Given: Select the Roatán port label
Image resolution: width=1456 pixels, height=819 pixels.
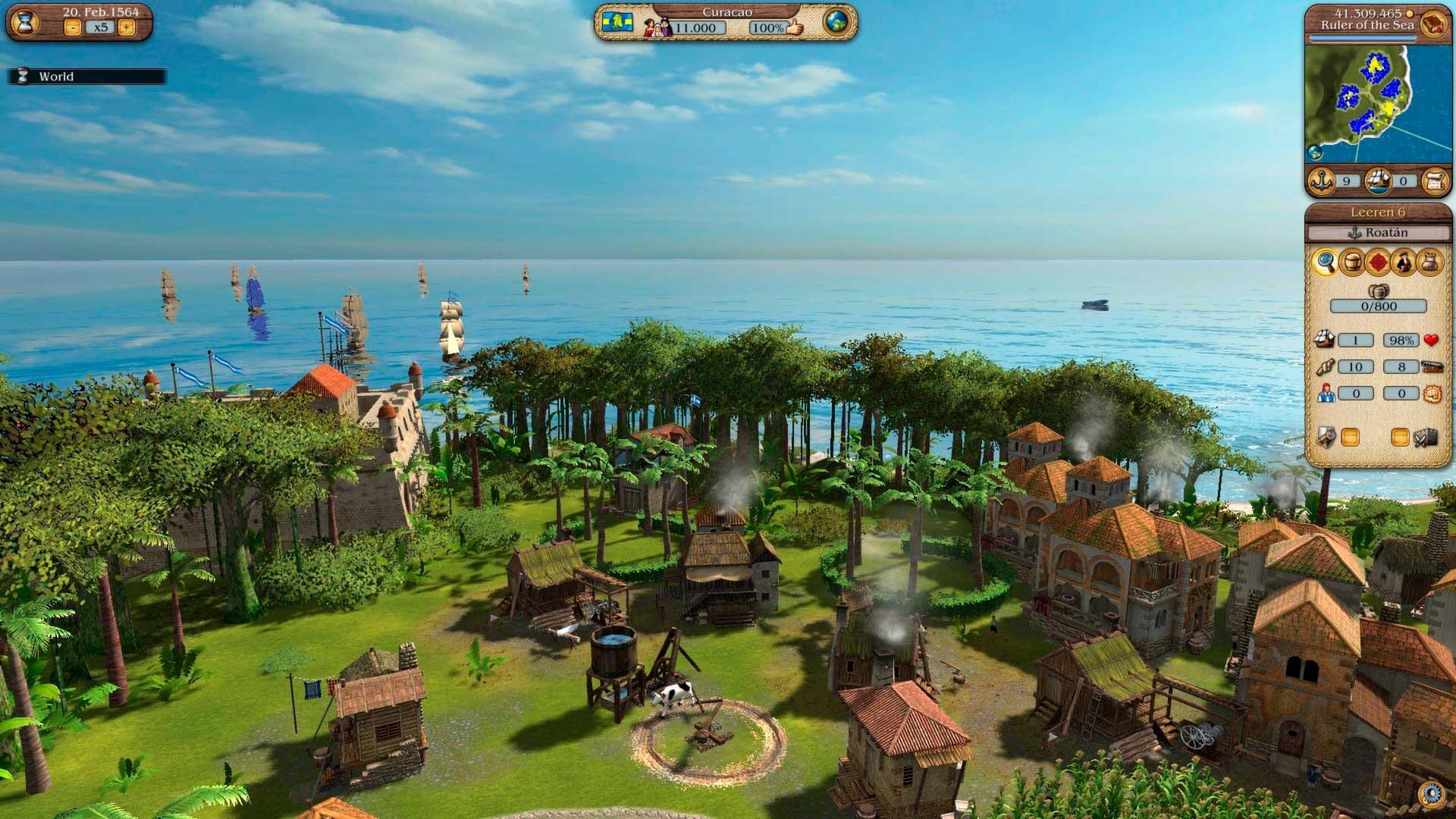Looking at the screenshot, I should (1379, 233).
